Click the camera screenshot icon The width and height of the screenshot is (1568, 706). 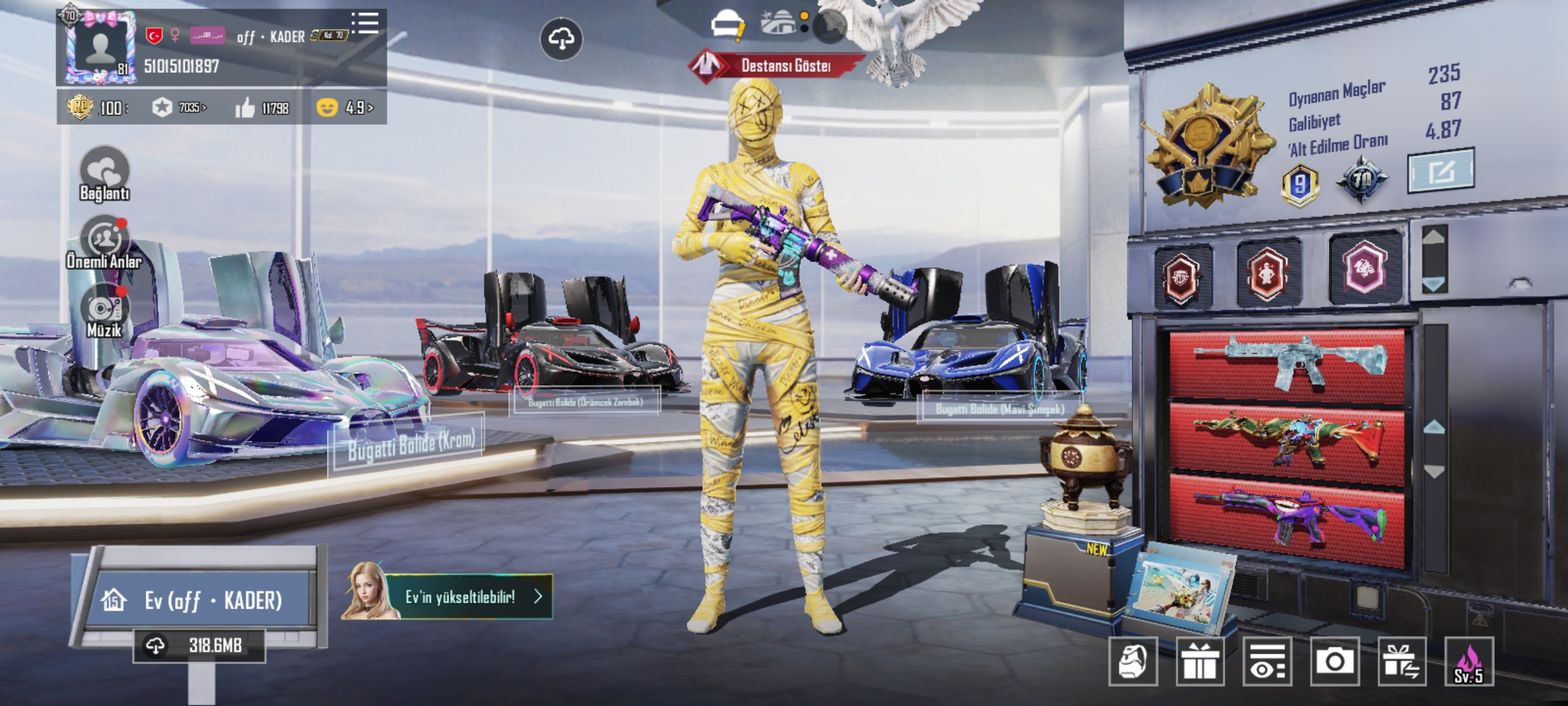click(1334, 662)
